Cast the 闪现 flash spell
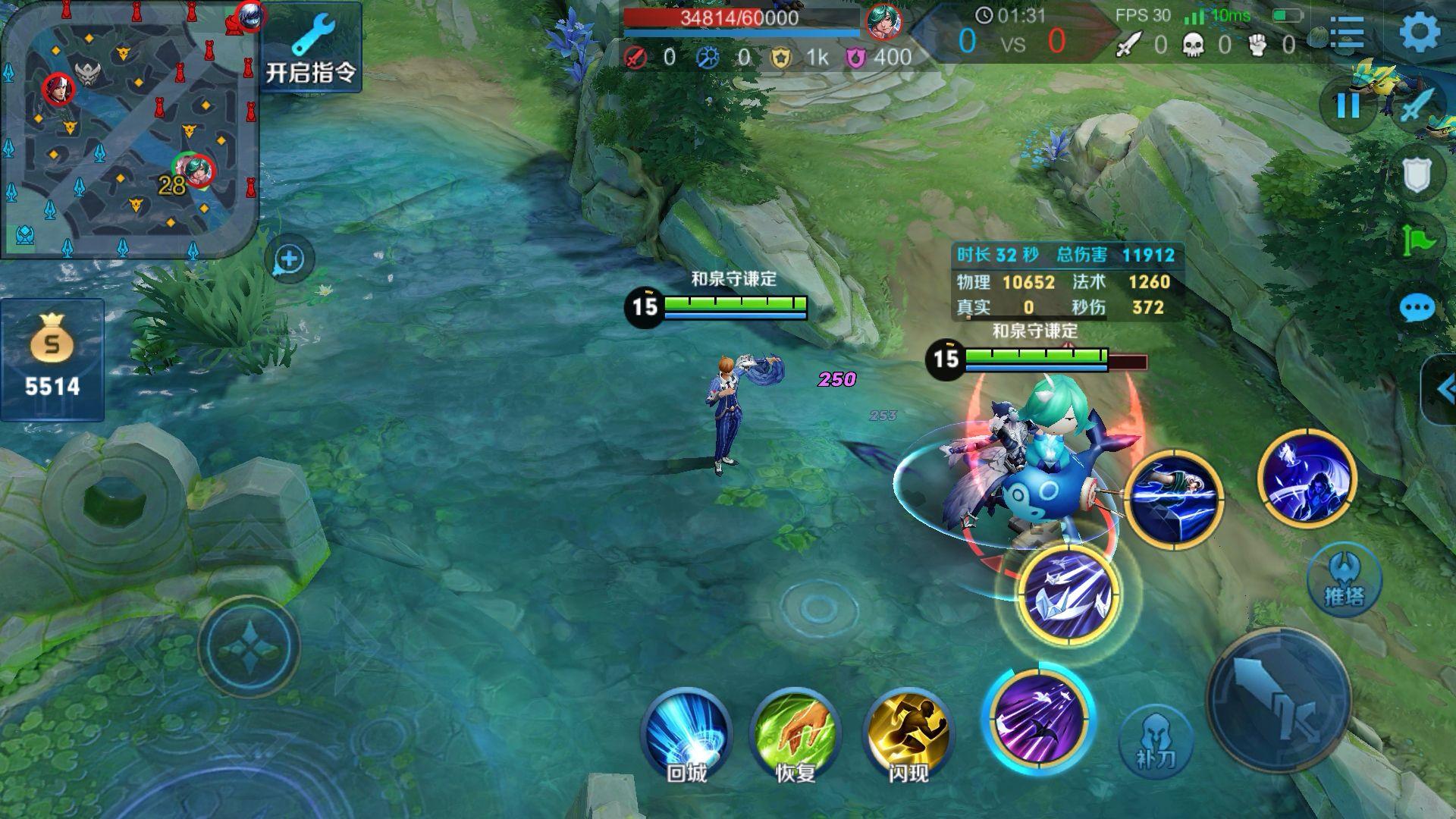Image resolution: width=1456 pixels, height=819 pixels. [908, 732]
